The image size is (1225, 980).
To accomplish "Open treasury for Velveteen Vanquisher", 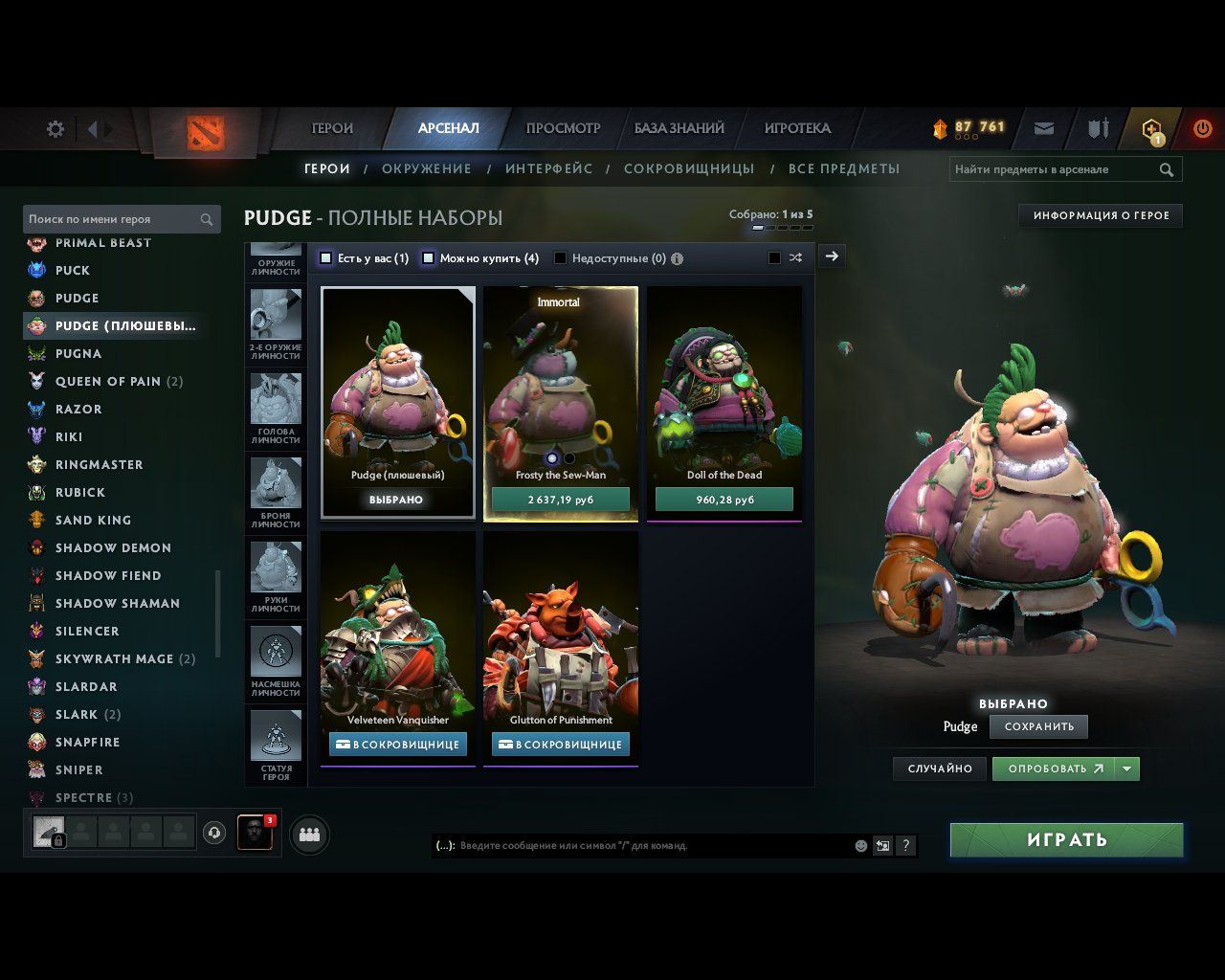I will point(398,745).
